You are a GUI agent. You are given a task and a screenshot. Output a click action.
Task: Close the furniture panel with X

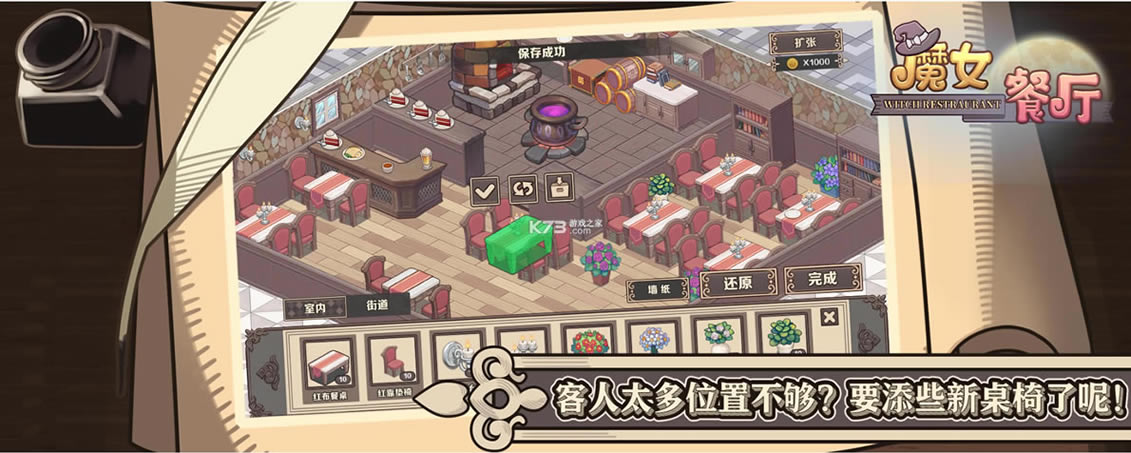click(x=829, y=316)
